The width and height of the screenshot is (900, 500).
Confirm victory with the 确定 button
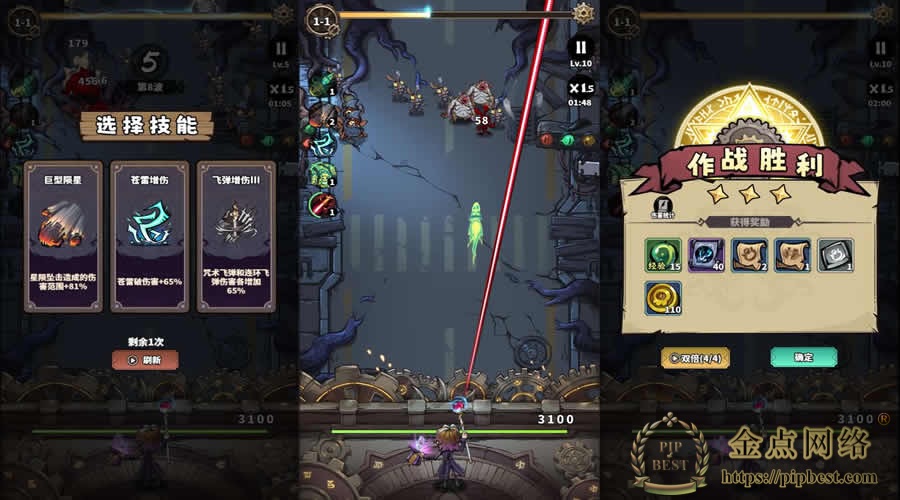(803, 357)
